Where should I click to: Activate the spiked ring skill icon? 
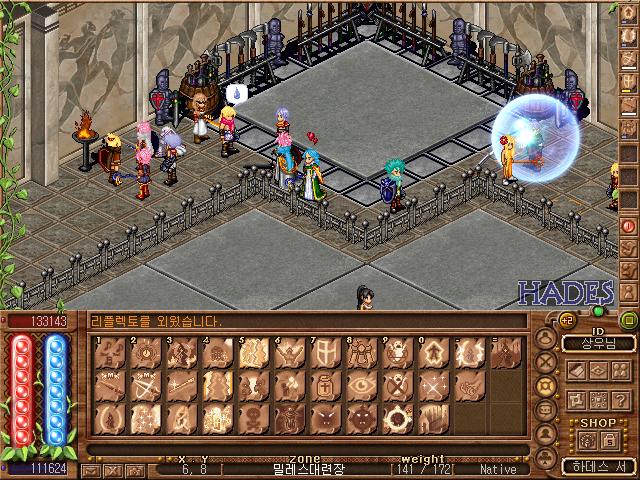397,418
